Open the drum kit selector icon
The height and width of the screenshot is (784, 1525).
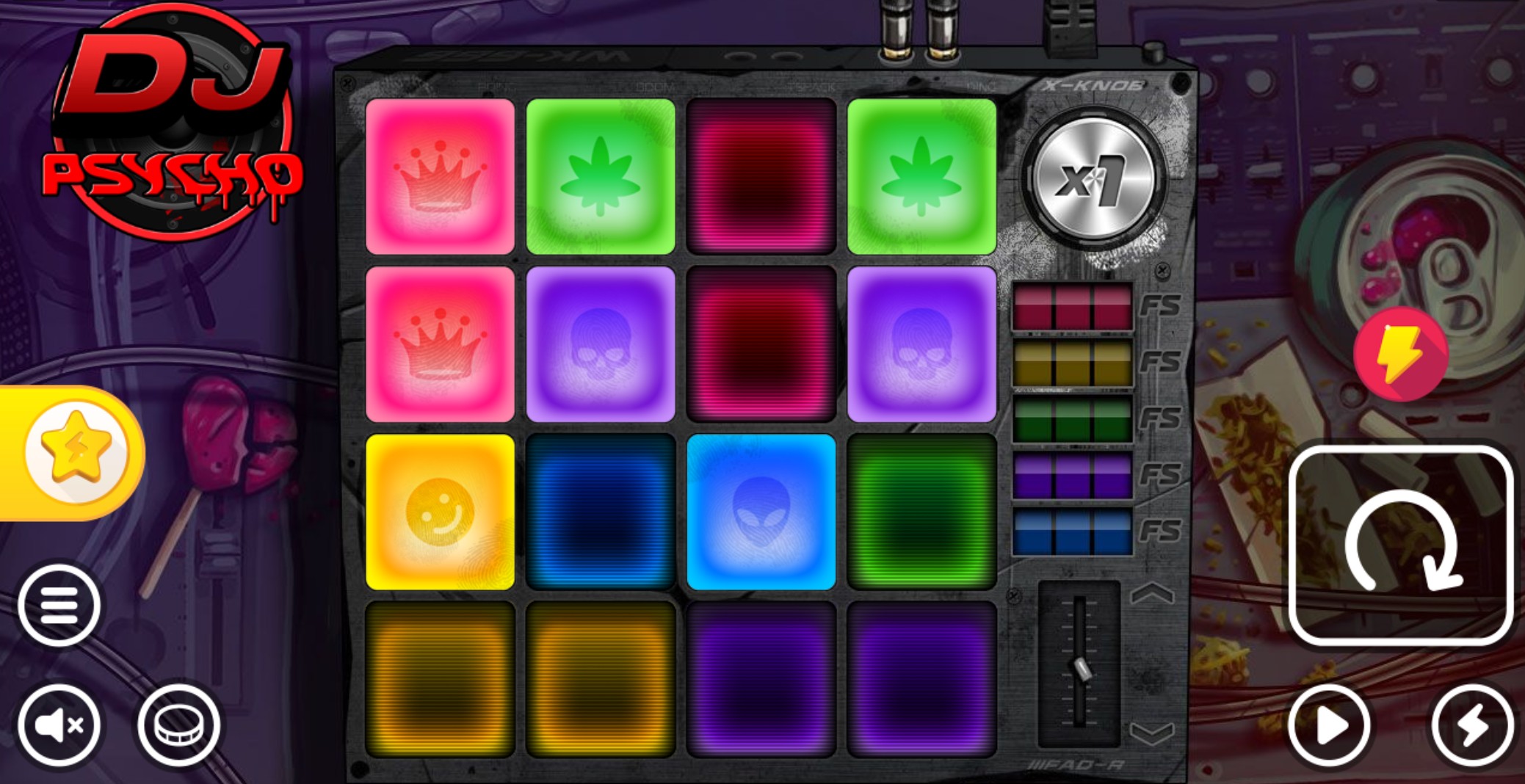click(178, 723)
